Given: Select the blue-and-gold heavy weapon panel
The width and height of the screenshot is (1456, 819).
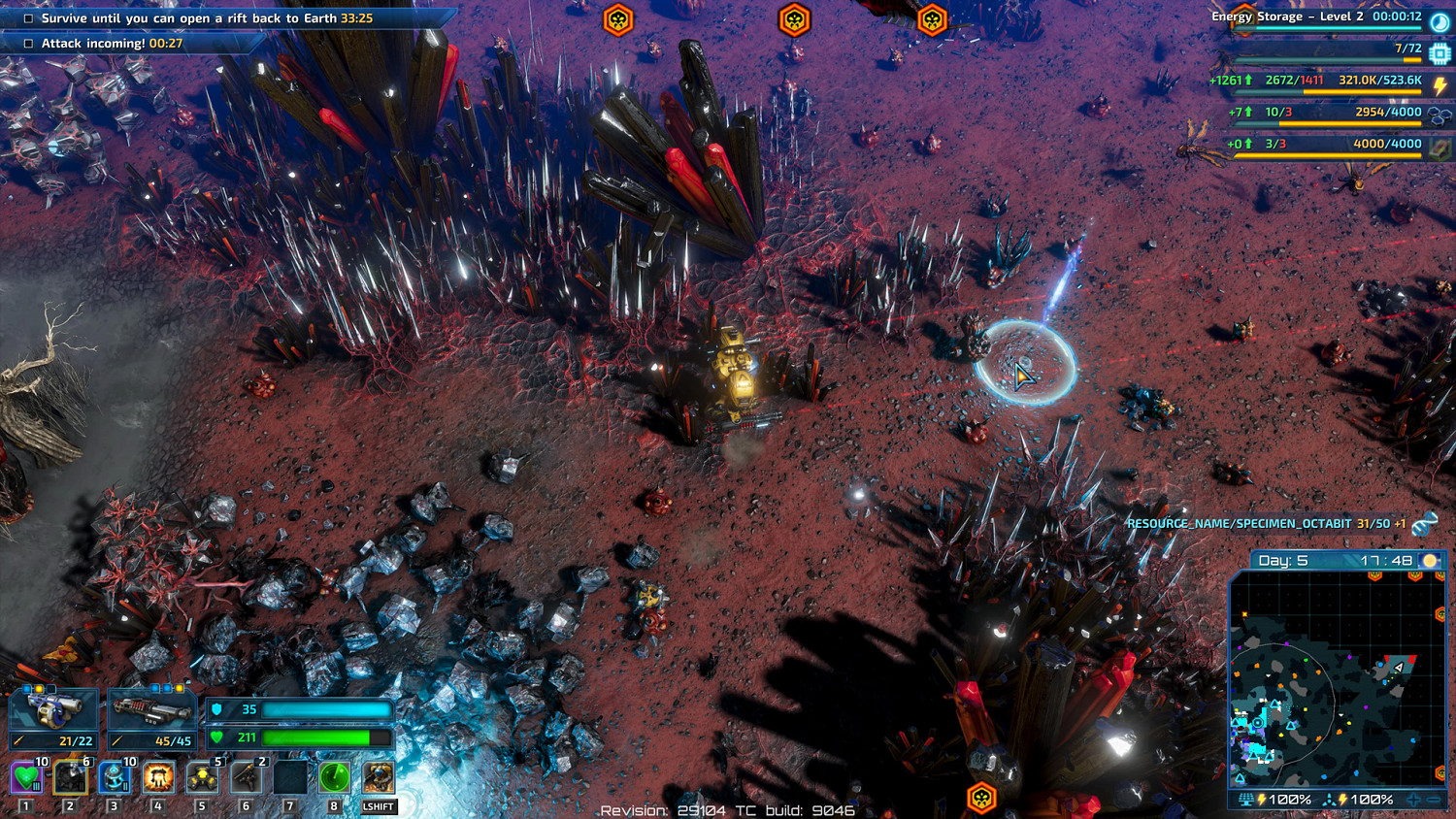Looking at the screenshot, I should (53, 712).
